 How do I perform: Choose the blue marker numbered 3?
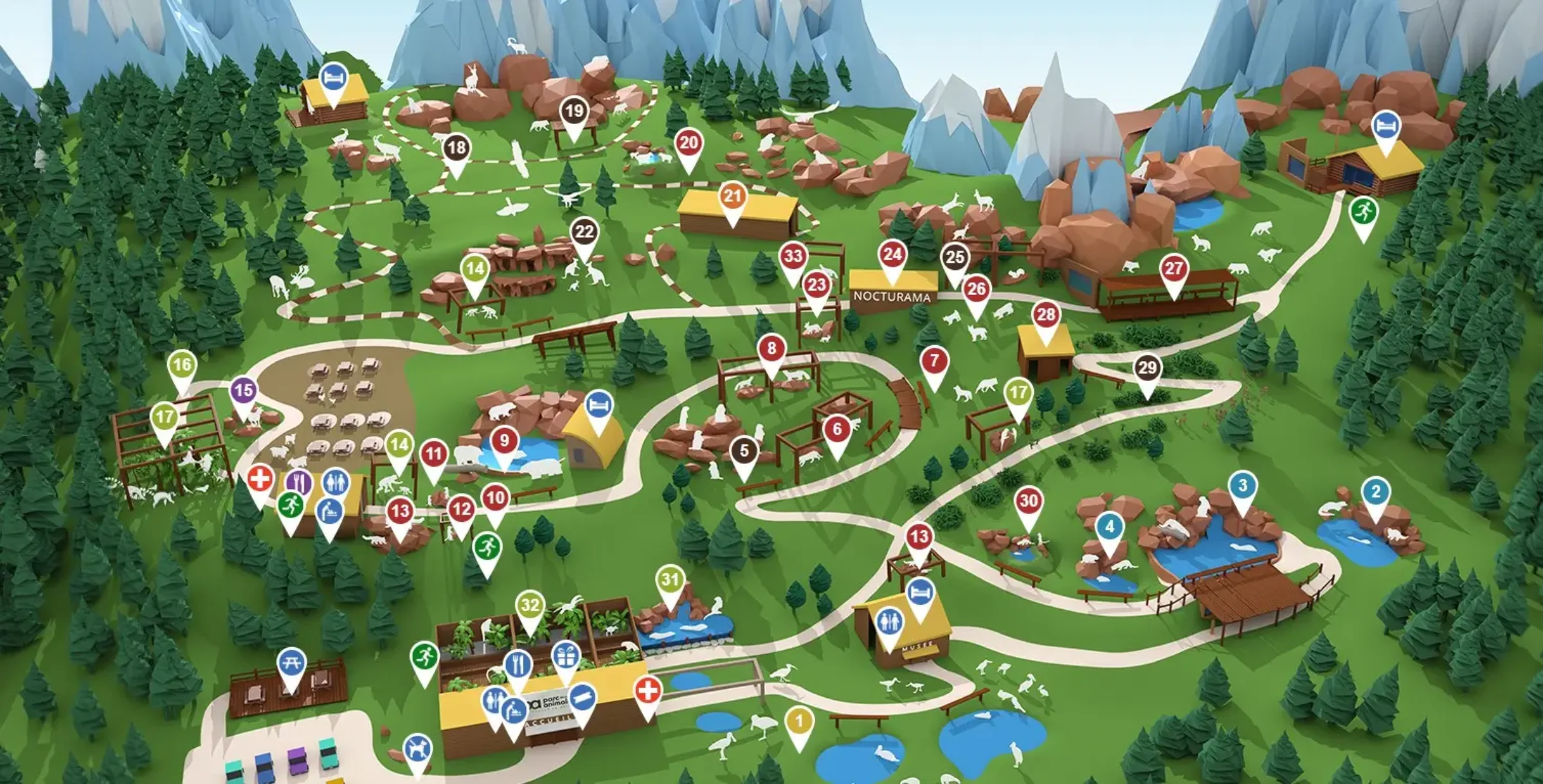tap(1243, 486)
